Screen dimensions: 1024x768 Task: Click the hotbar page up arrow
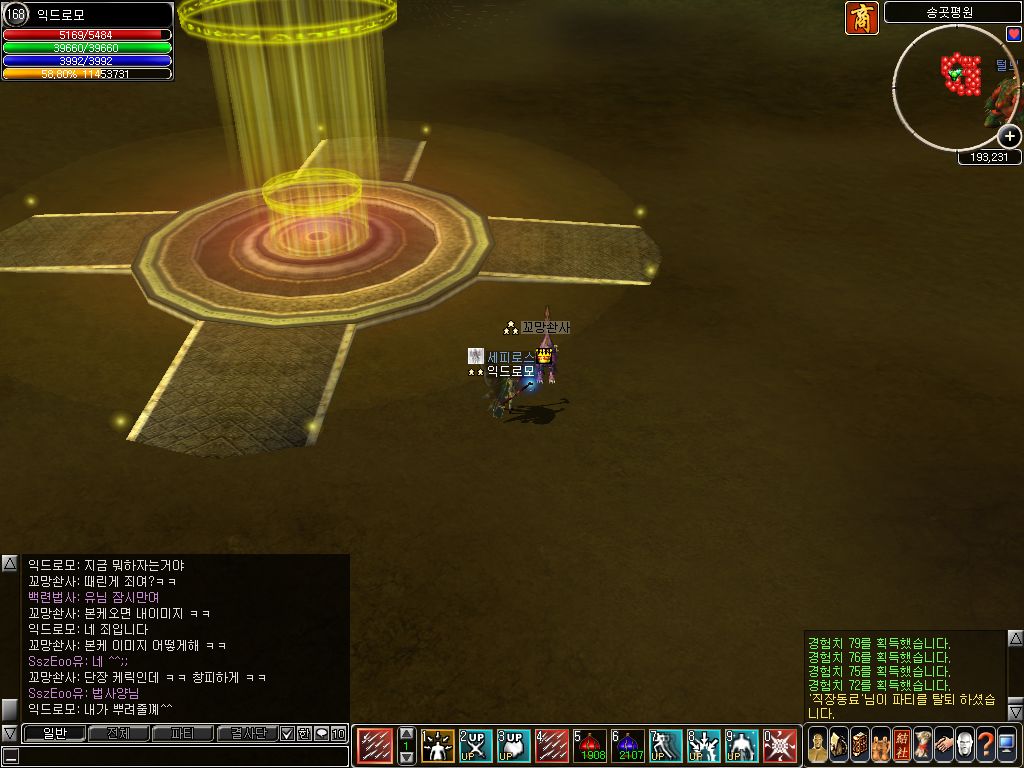[x=406, y=734]
